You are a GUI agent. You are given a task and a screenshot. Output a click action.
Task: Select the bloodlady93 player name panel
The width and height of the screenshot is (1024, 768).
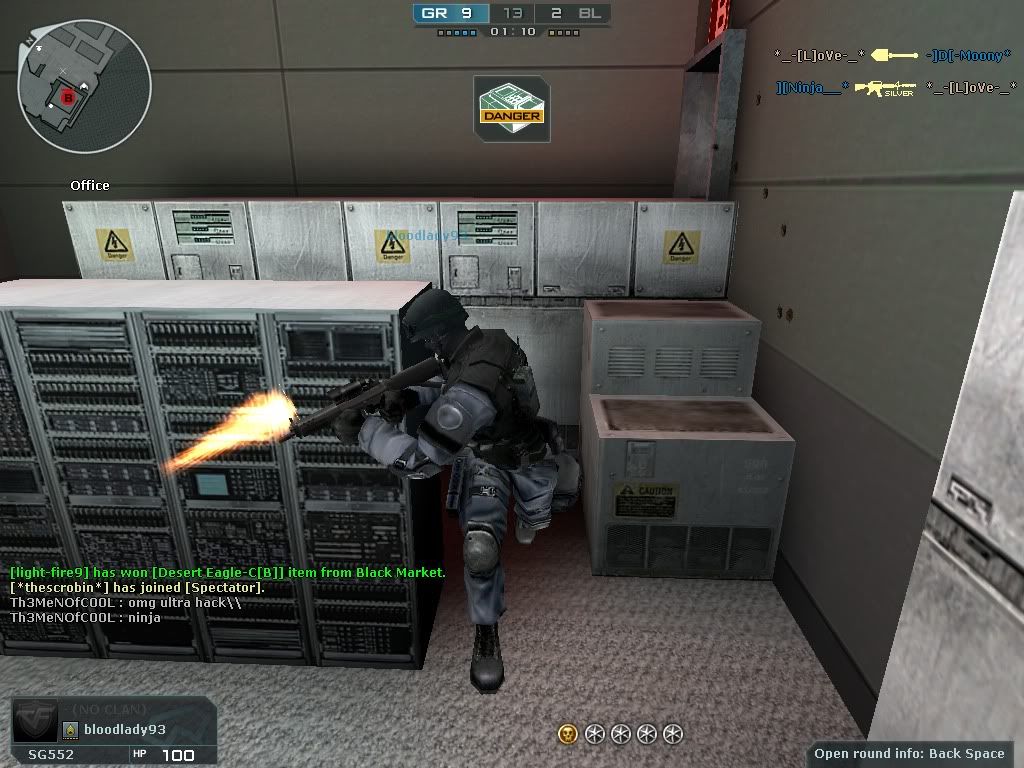[124, 730]
